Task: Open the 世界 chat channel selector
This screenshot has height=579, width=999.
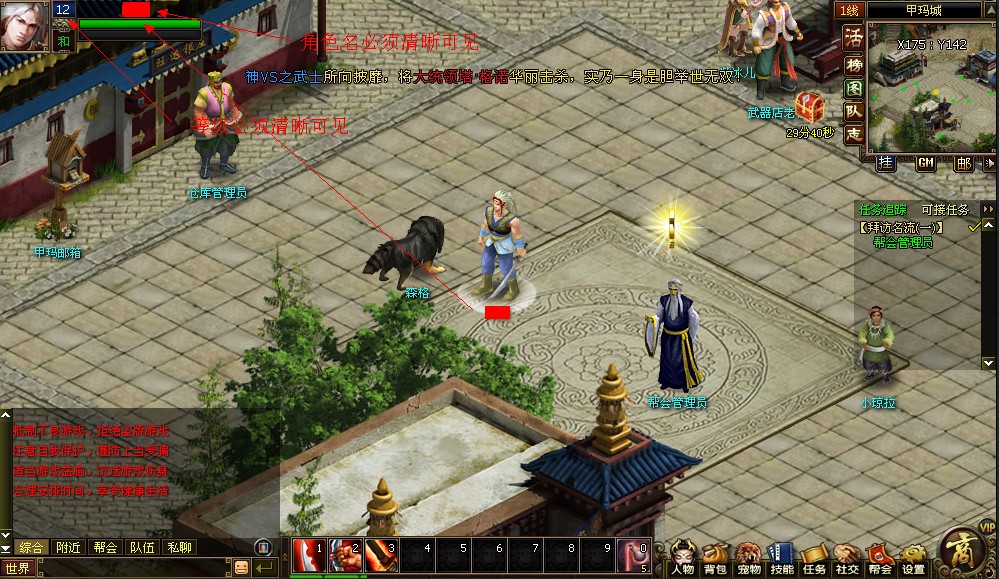Action: tap(19, 567)
